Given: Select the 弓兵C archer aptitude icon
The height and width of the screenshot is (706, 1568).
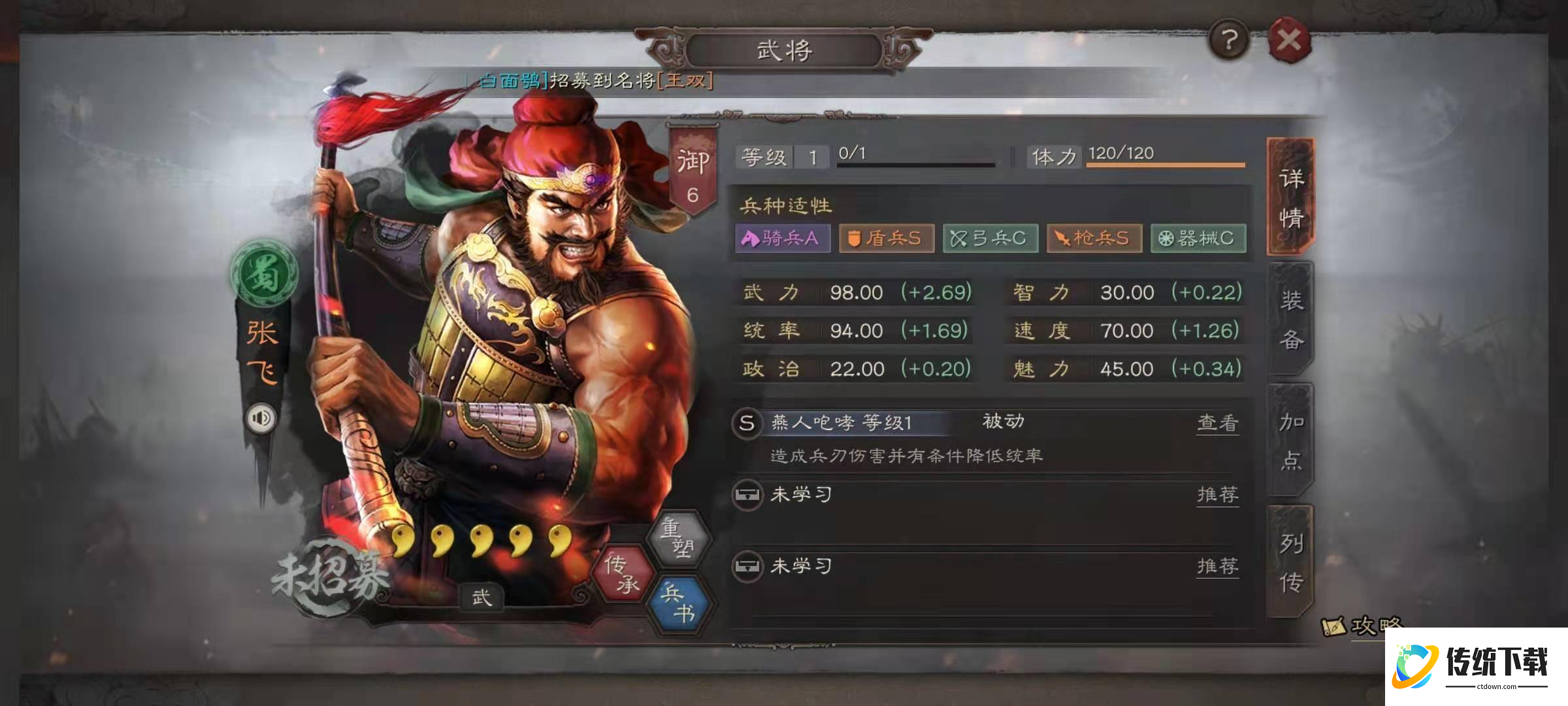Looking at the screenshot, I should click(x=990, y=239).
